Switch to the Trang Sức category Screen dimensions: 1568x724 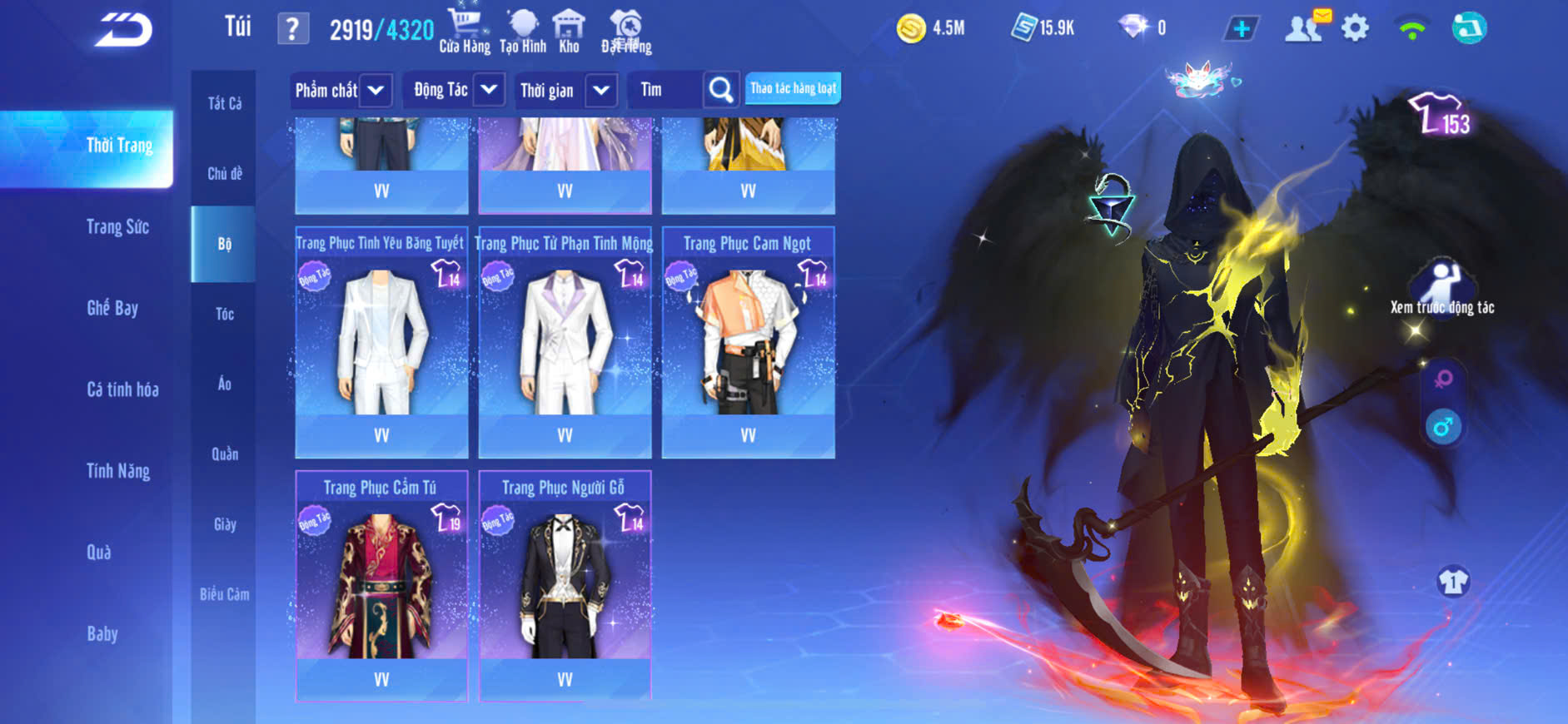tap(117, 227)
